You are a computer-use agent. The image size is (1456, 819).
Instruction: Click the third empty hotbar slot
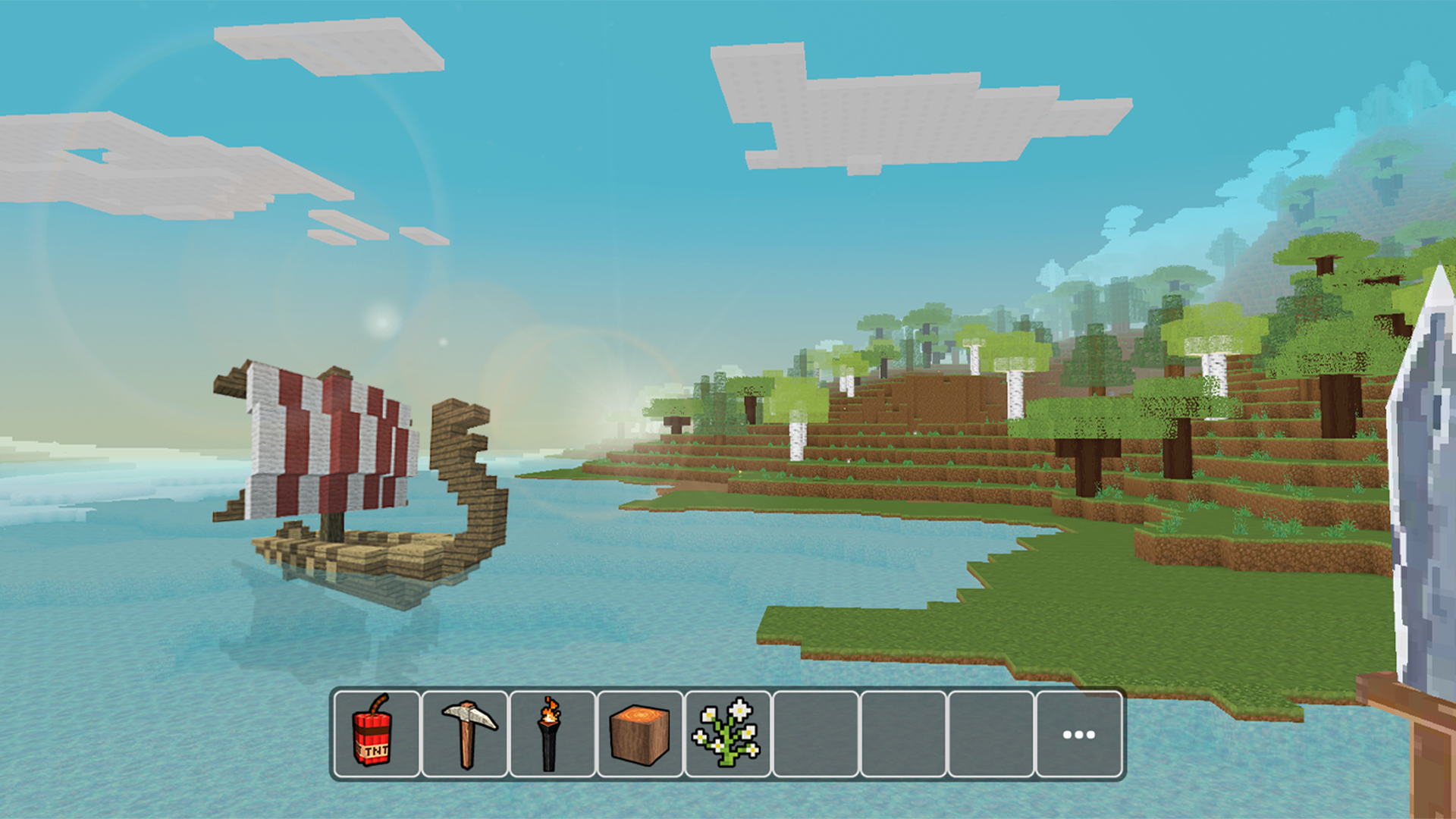(x=991, y=732)
